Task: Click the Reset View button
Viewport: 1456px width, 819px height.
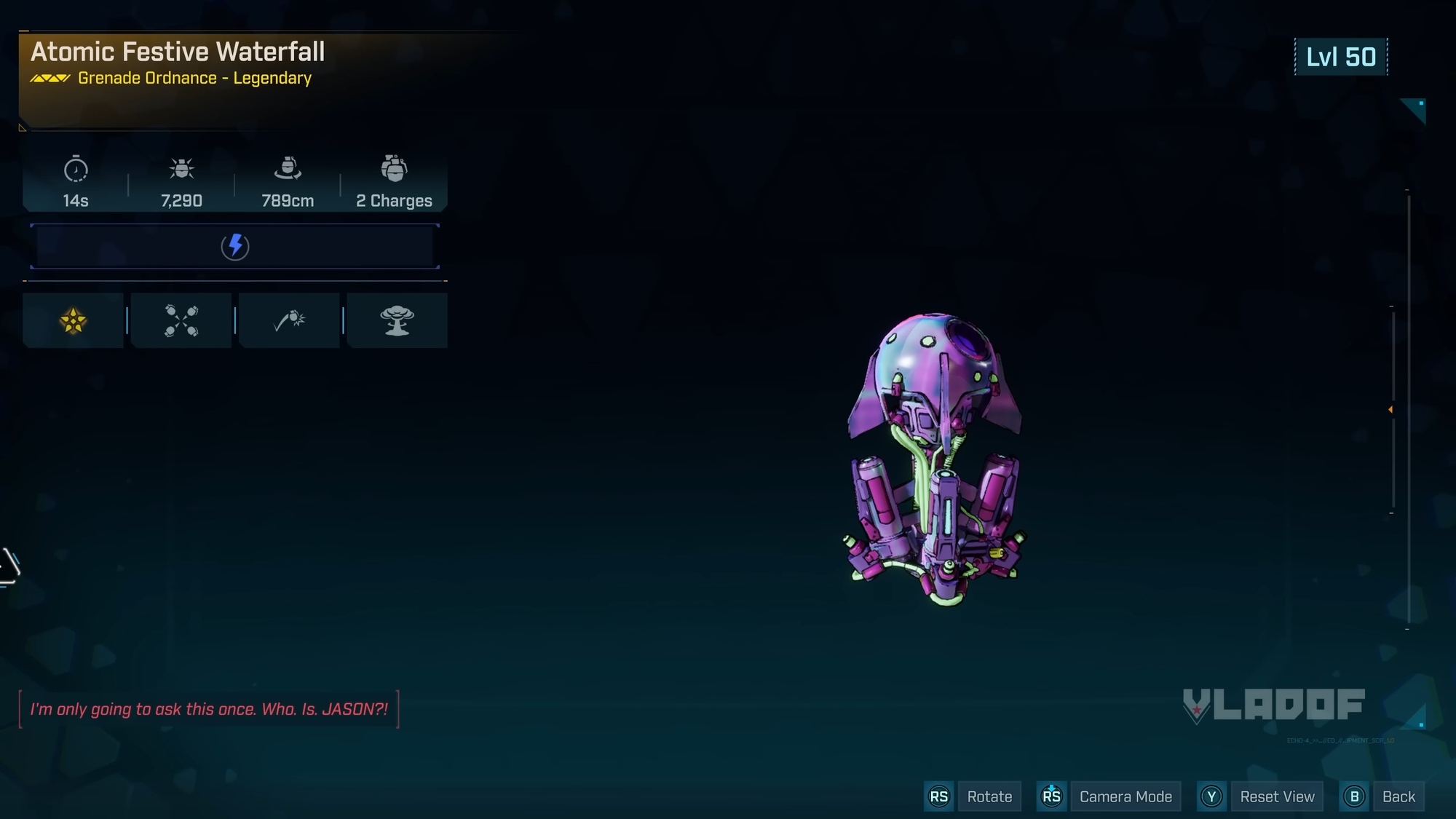Action: pyautogui.click(x=1277, y=796)
